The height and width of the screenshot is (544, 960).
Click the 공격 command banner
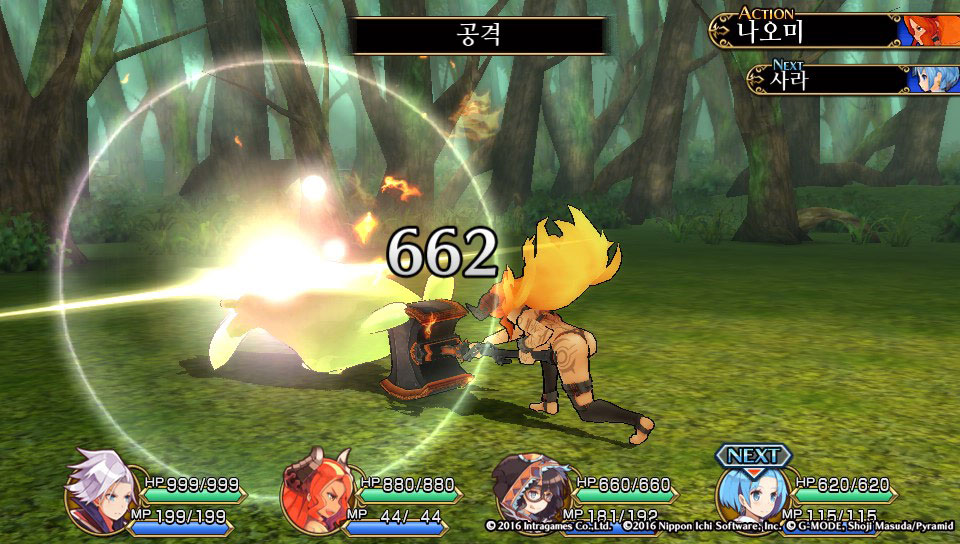[479, 35]
